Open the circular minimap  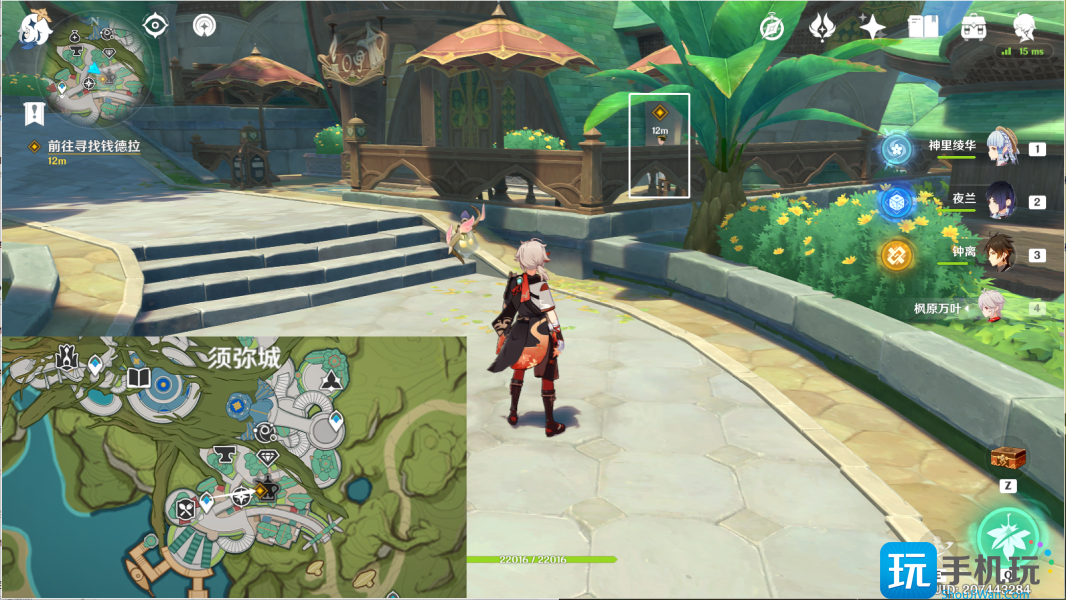(x=94, y=71)
